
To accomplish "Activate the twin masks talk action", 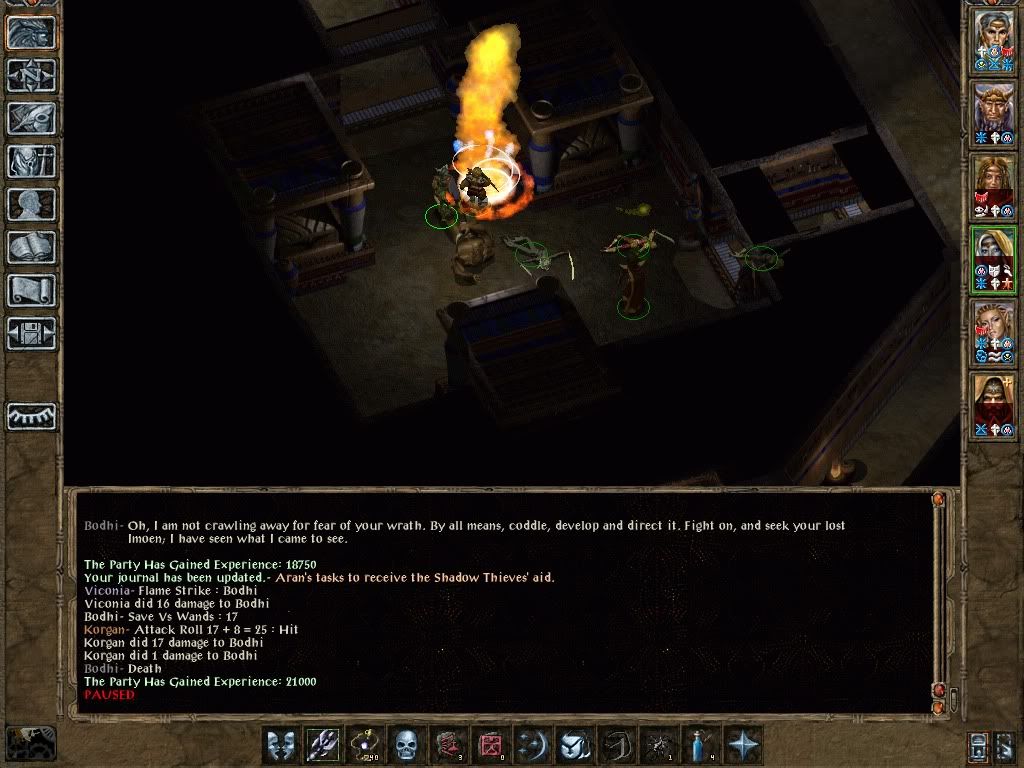I will (281, 745).
